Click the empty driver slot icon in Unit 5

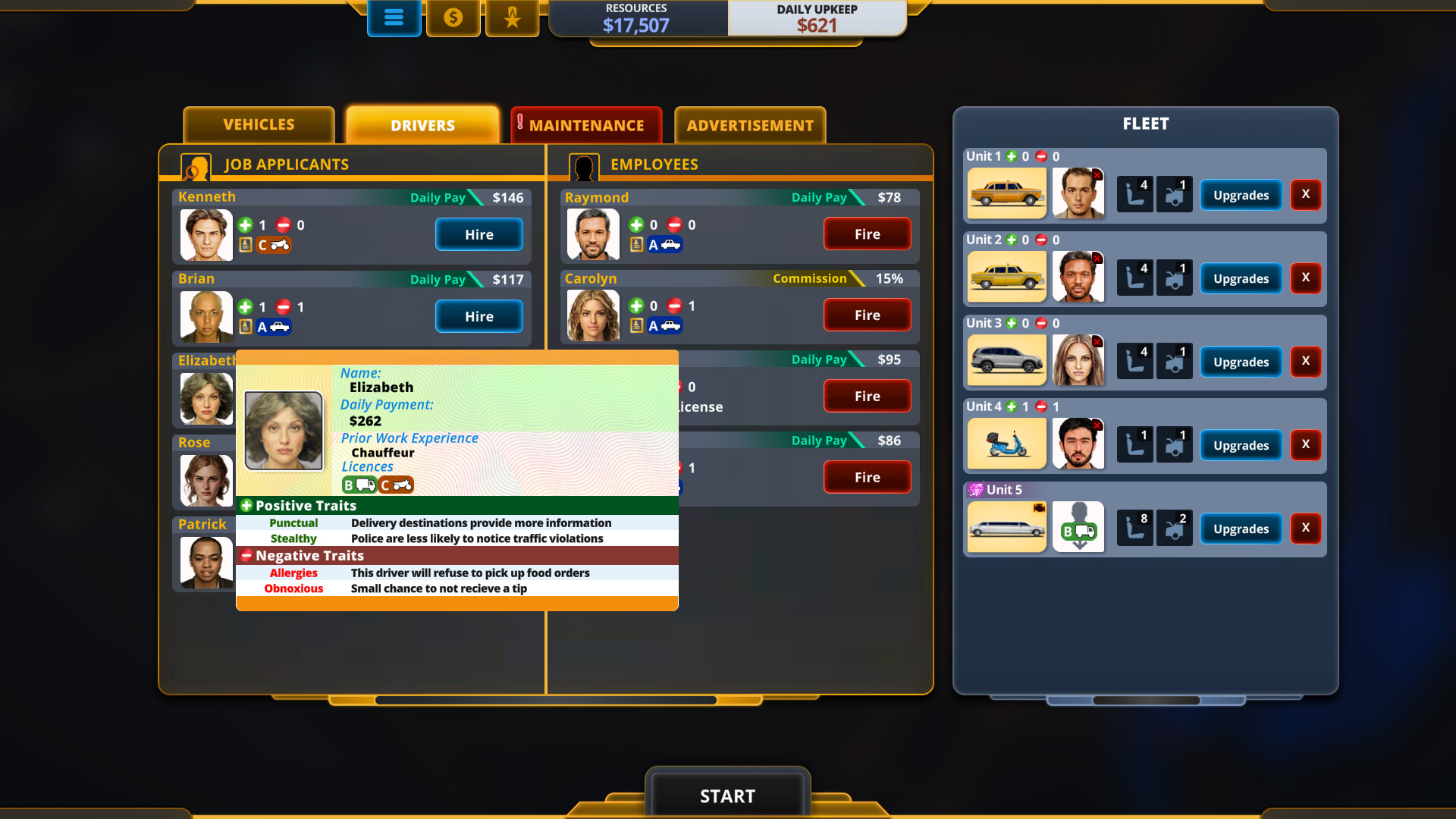(1078, 526)
